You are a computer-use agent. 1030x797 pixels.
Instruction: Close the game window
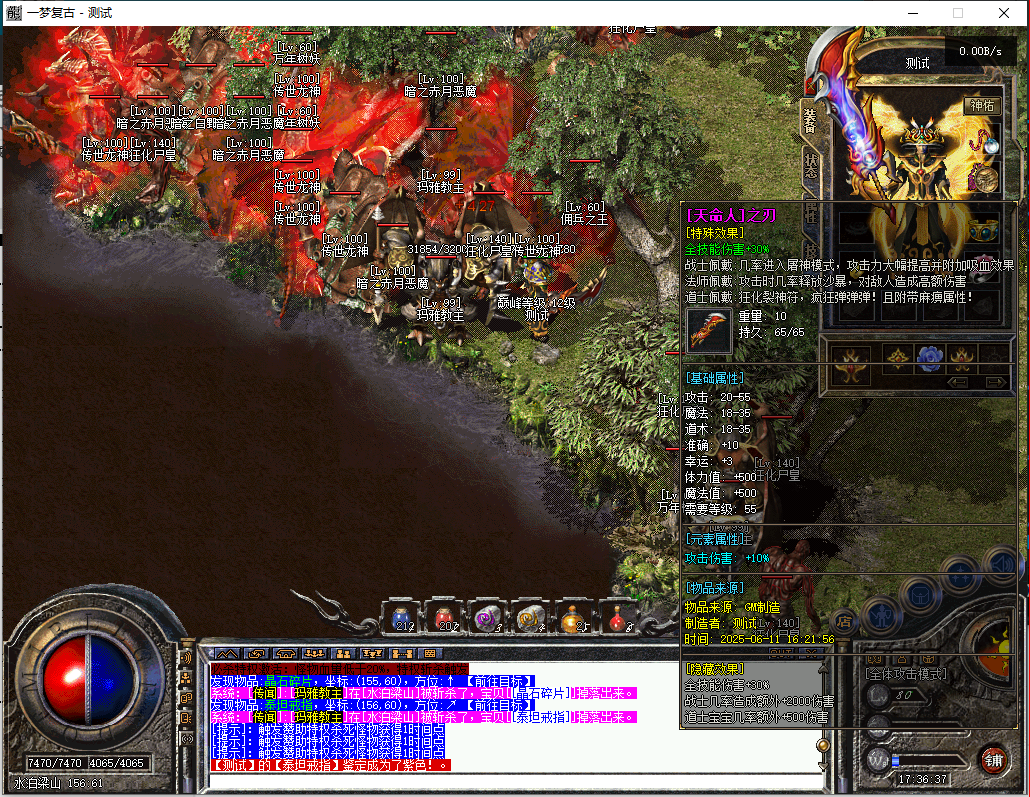[1004, 13]
